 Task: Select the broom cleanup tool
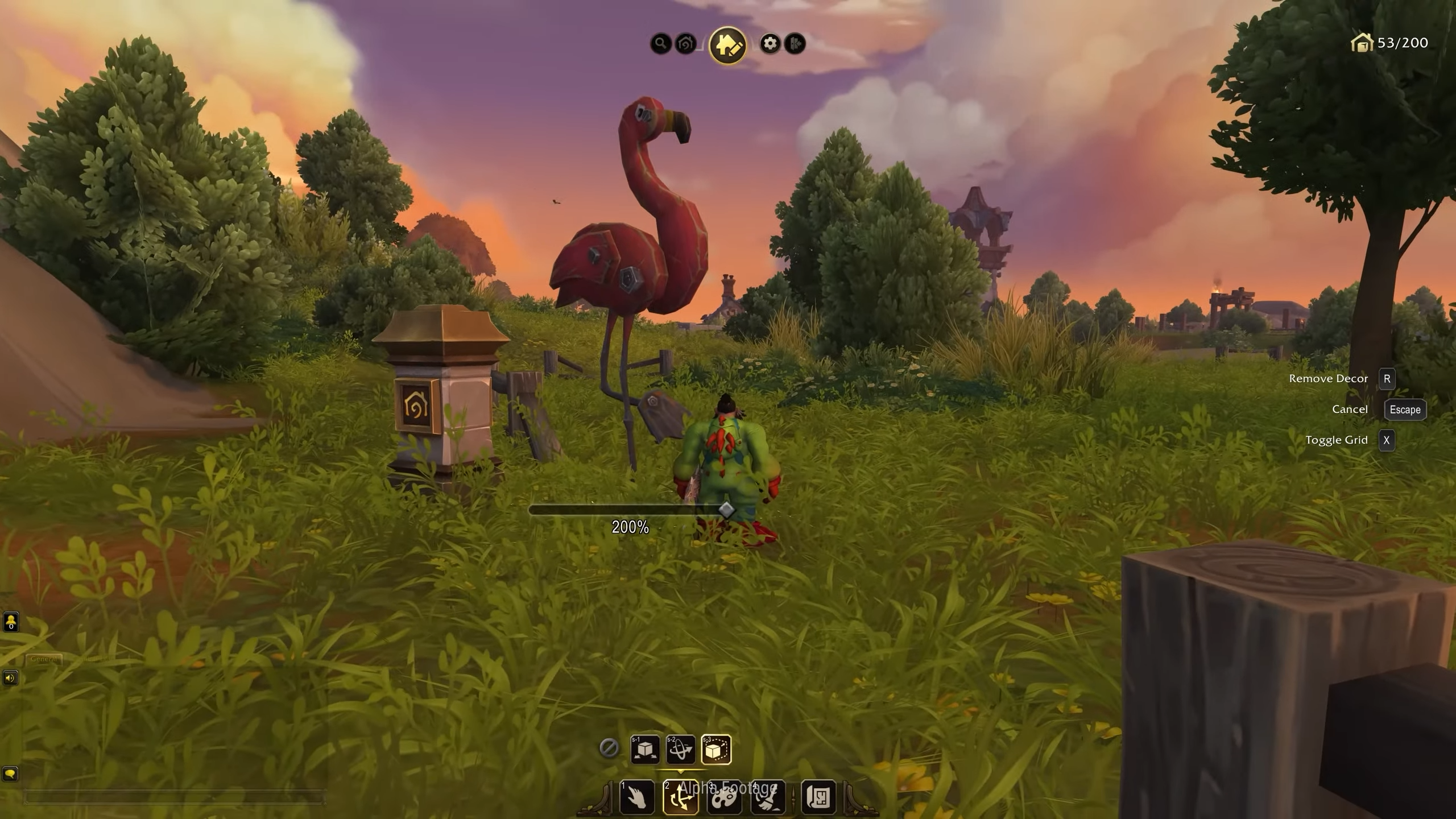[x=768, y=797]
